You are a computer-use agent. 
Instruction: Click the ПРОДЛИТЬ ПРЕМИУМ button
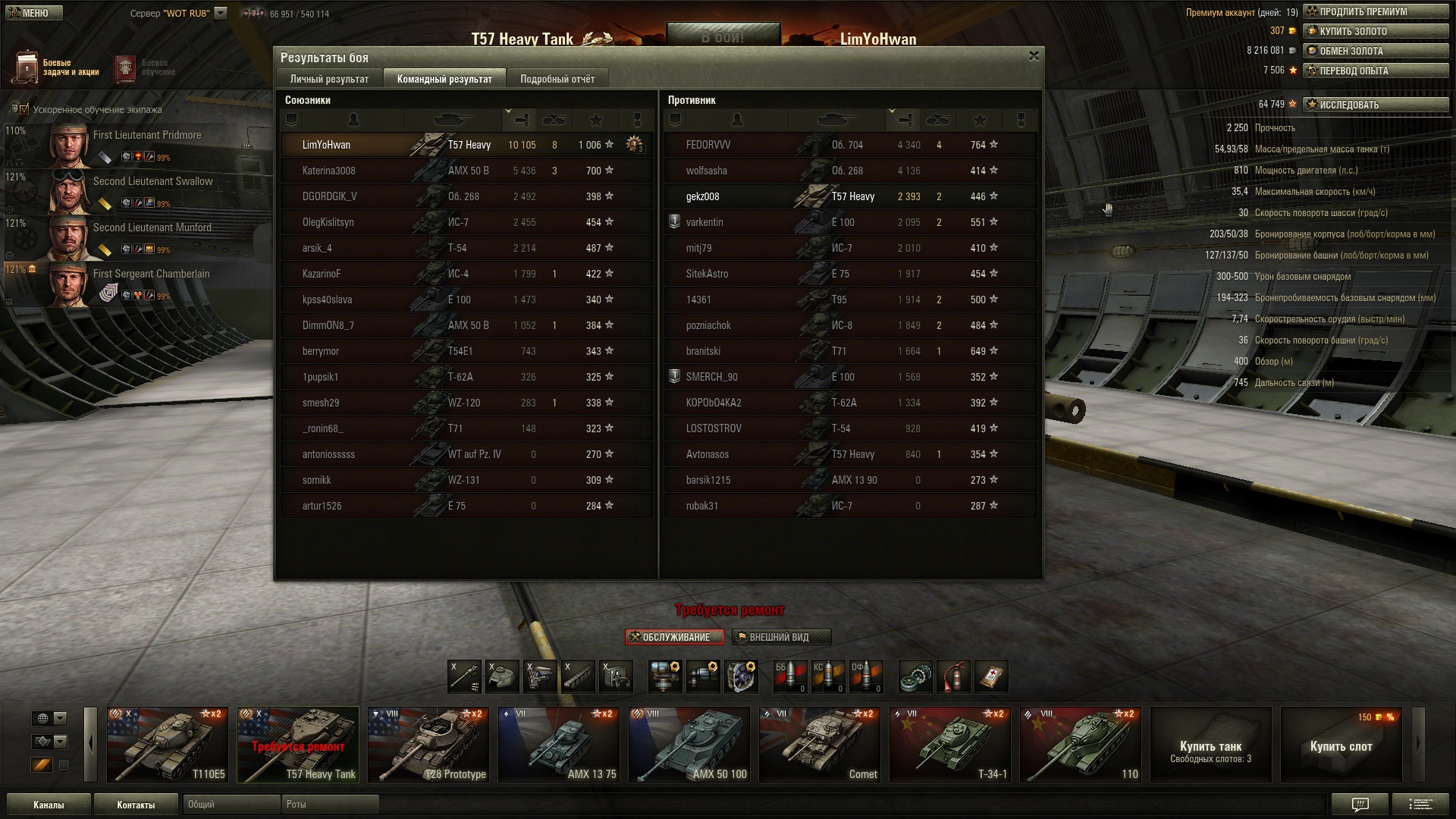click(1375, 11)
